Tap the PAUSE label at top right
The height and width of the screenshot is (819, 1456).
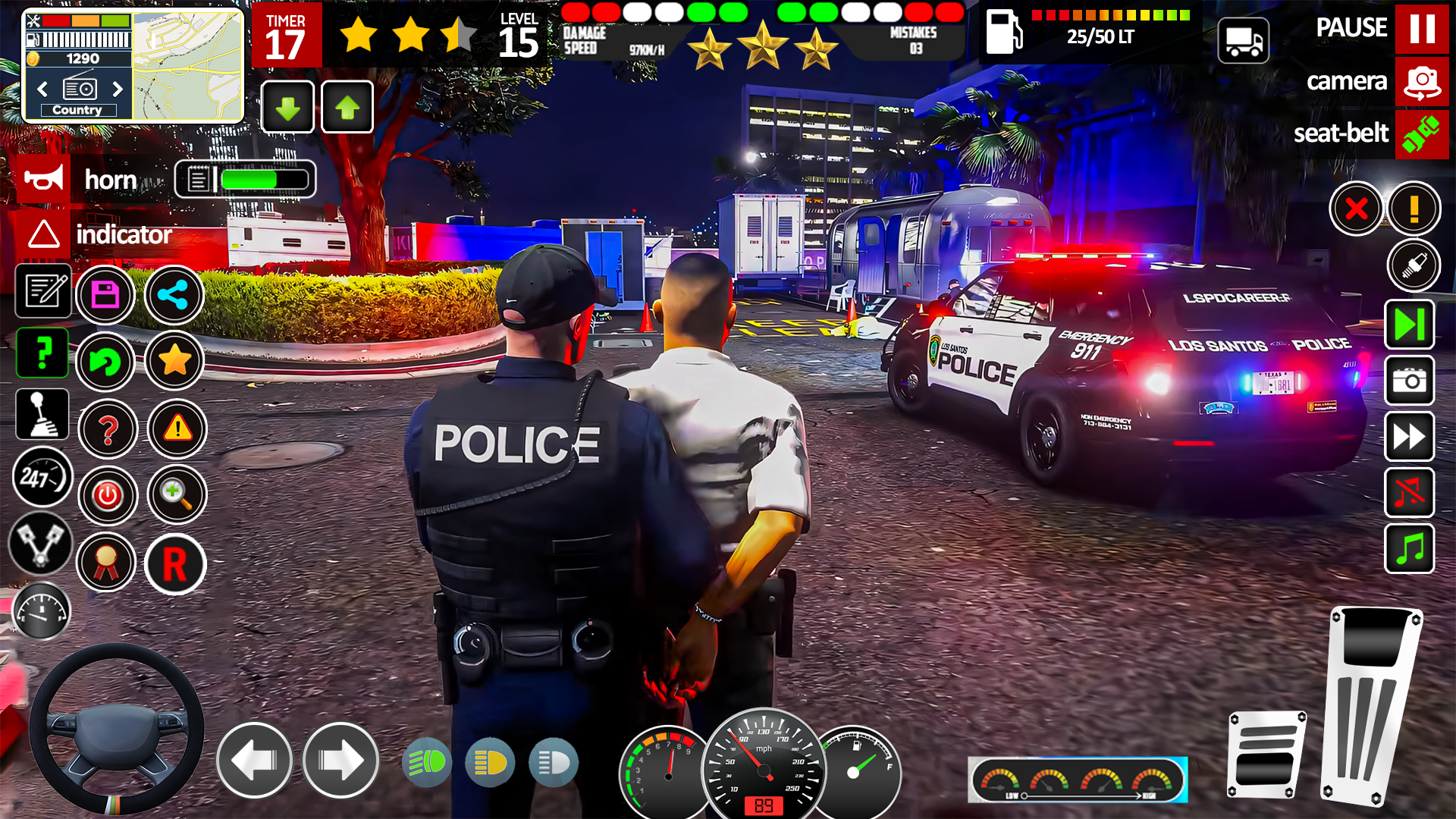coord(1351,28)
